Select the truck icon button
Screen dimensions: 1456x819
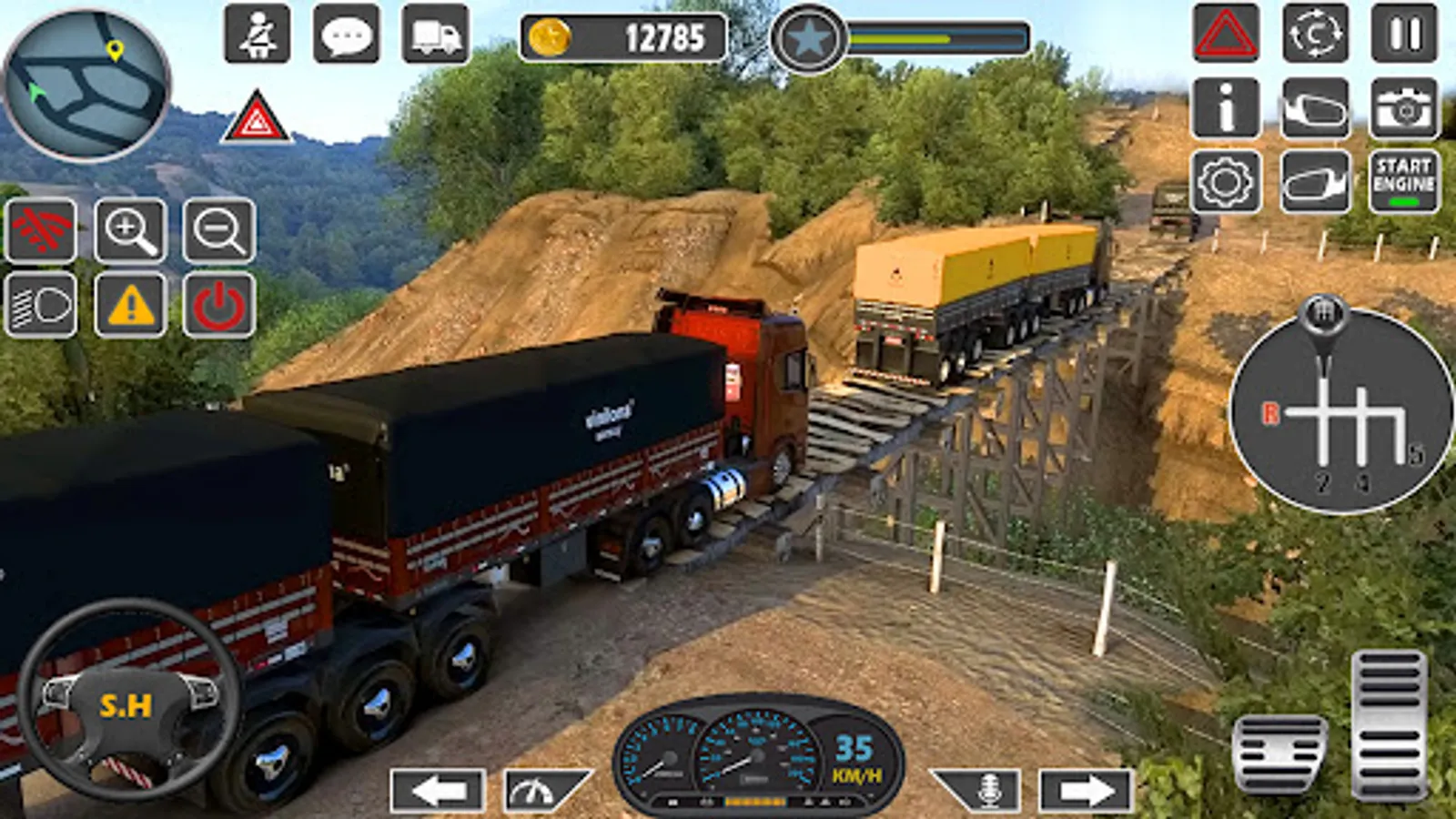pyautogui.click(x=436, y=35)
